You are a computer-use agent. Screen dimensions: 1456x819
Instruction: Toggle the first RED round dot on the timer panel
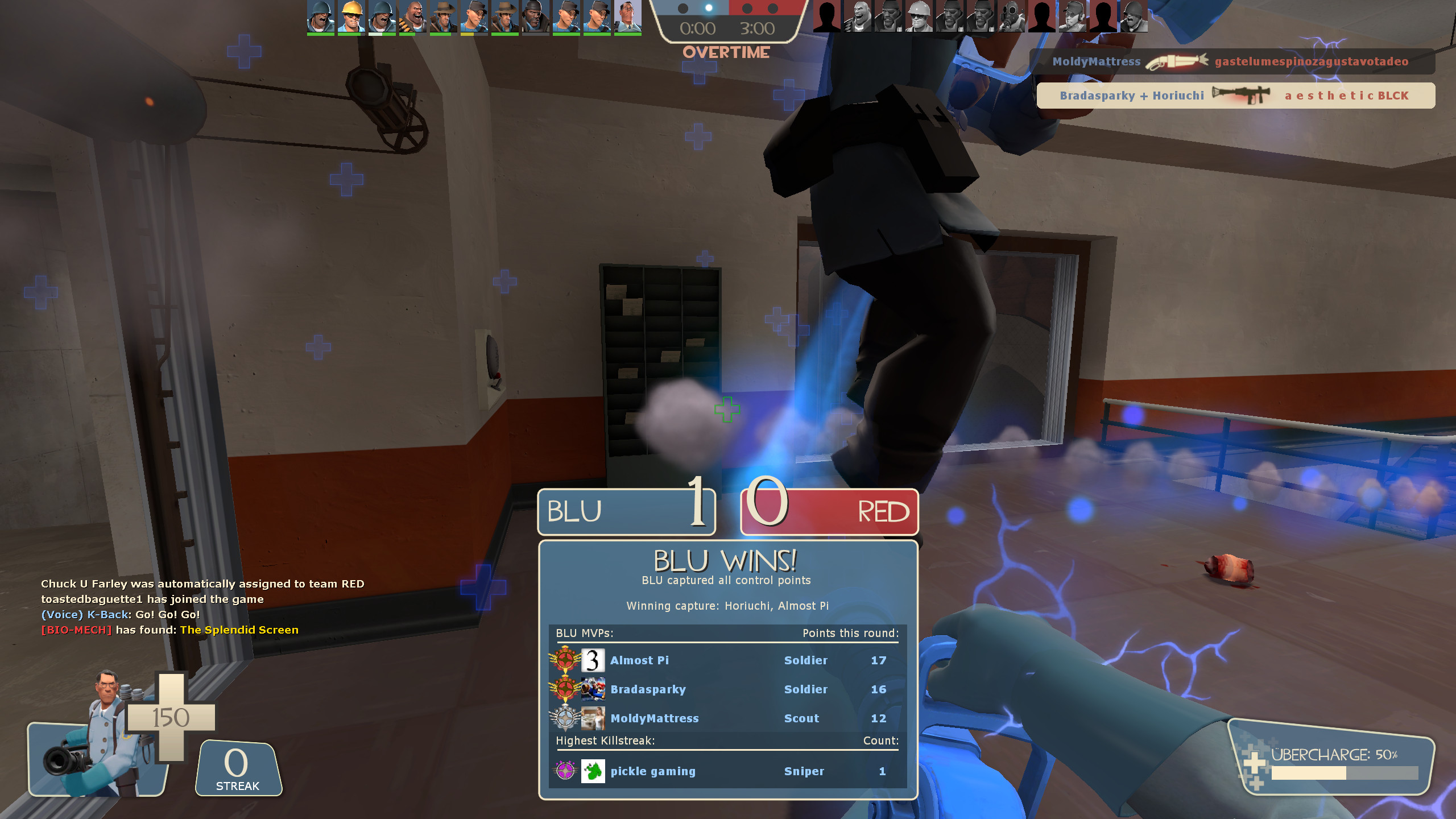[x=748, y=8]
